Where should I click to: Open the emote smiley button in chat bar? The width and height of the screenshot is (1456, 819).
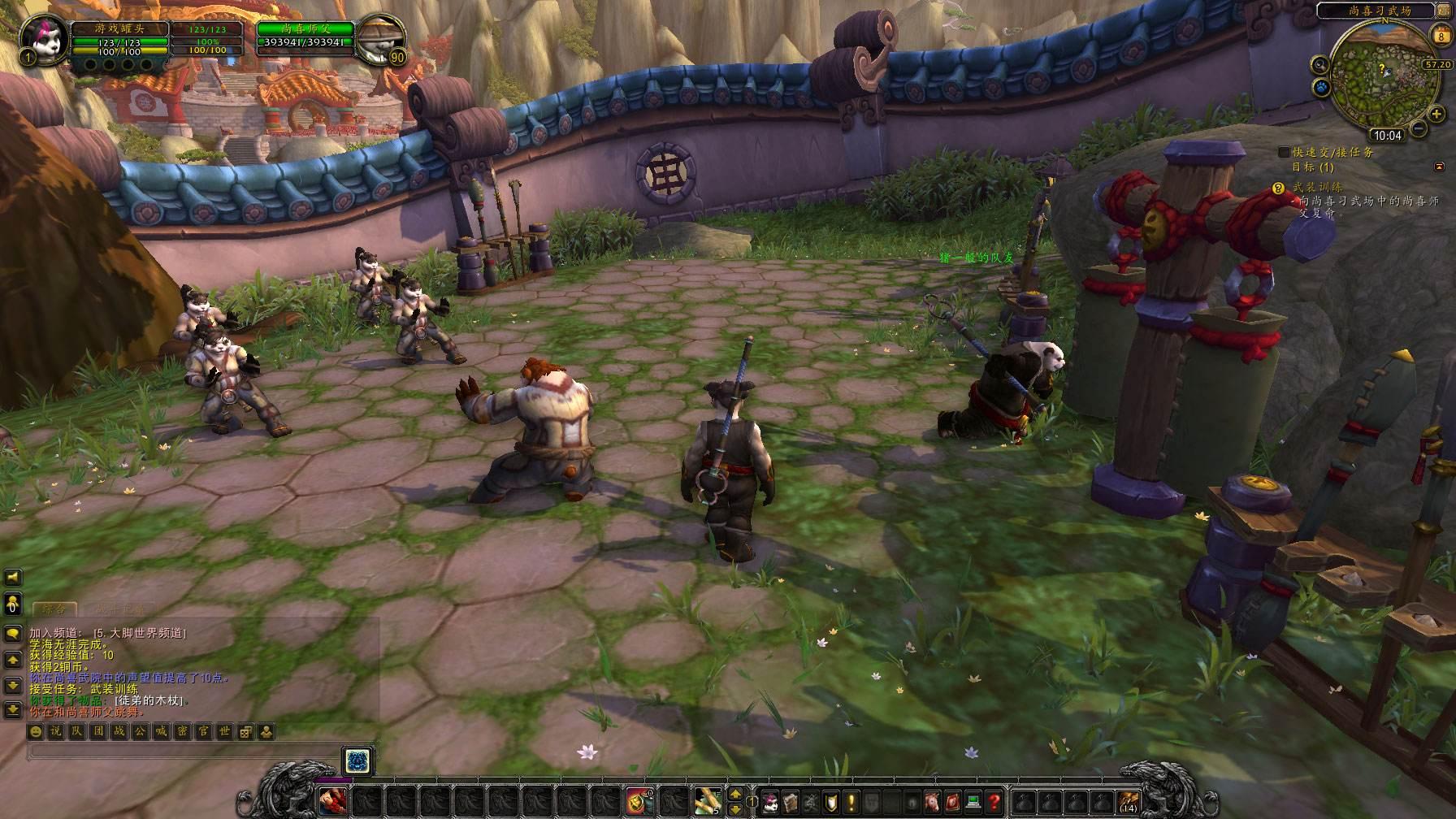click(36, 731)
